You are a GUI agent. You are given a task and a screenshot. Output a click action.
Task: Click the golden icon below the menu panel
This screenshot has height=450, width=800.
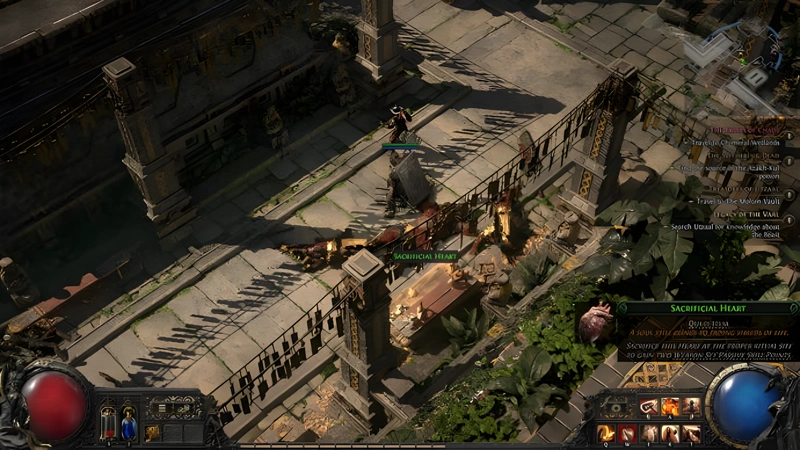[152, 433]
